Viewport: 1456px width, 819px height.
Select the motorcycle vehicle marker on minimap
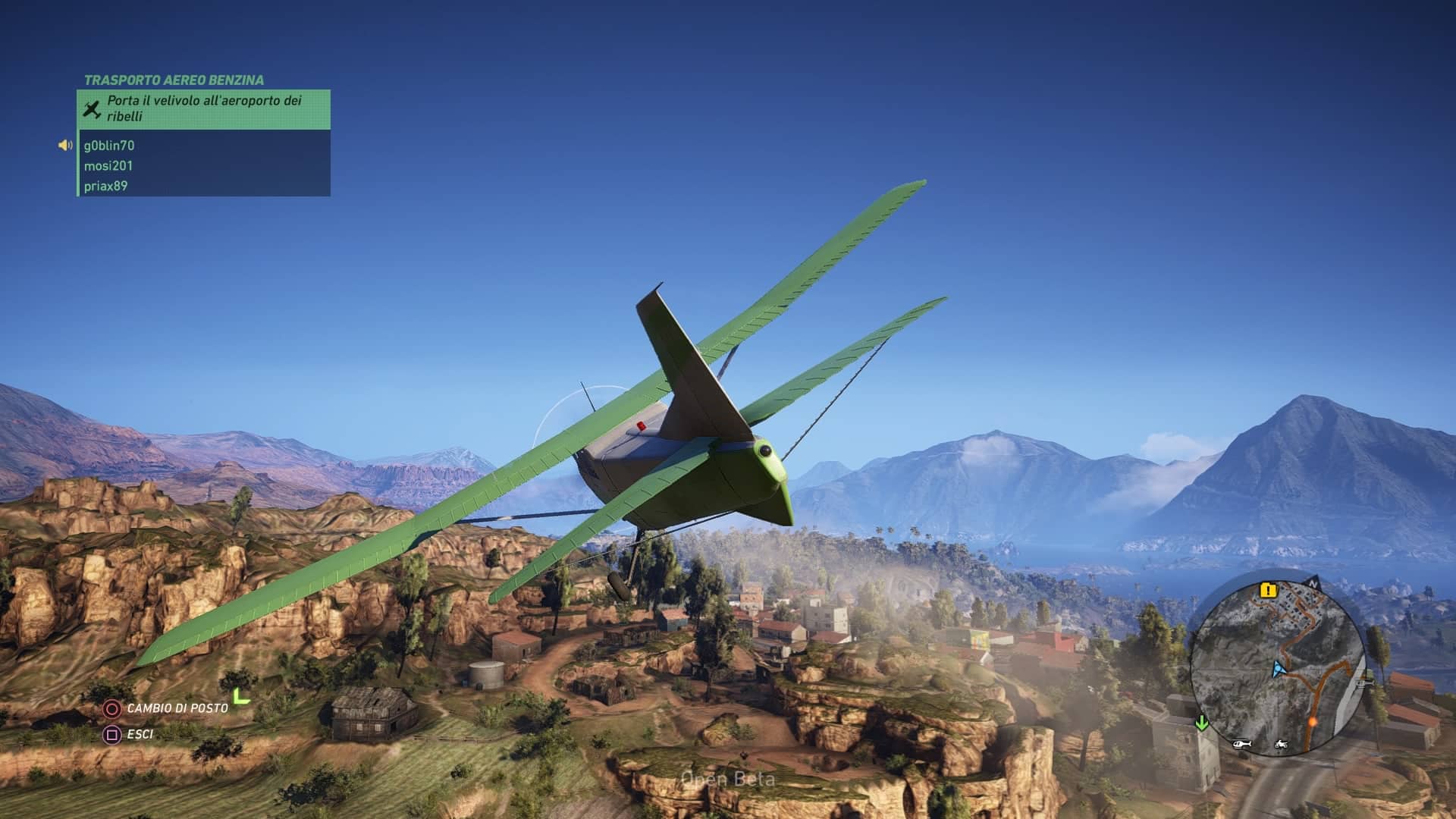1282,743
